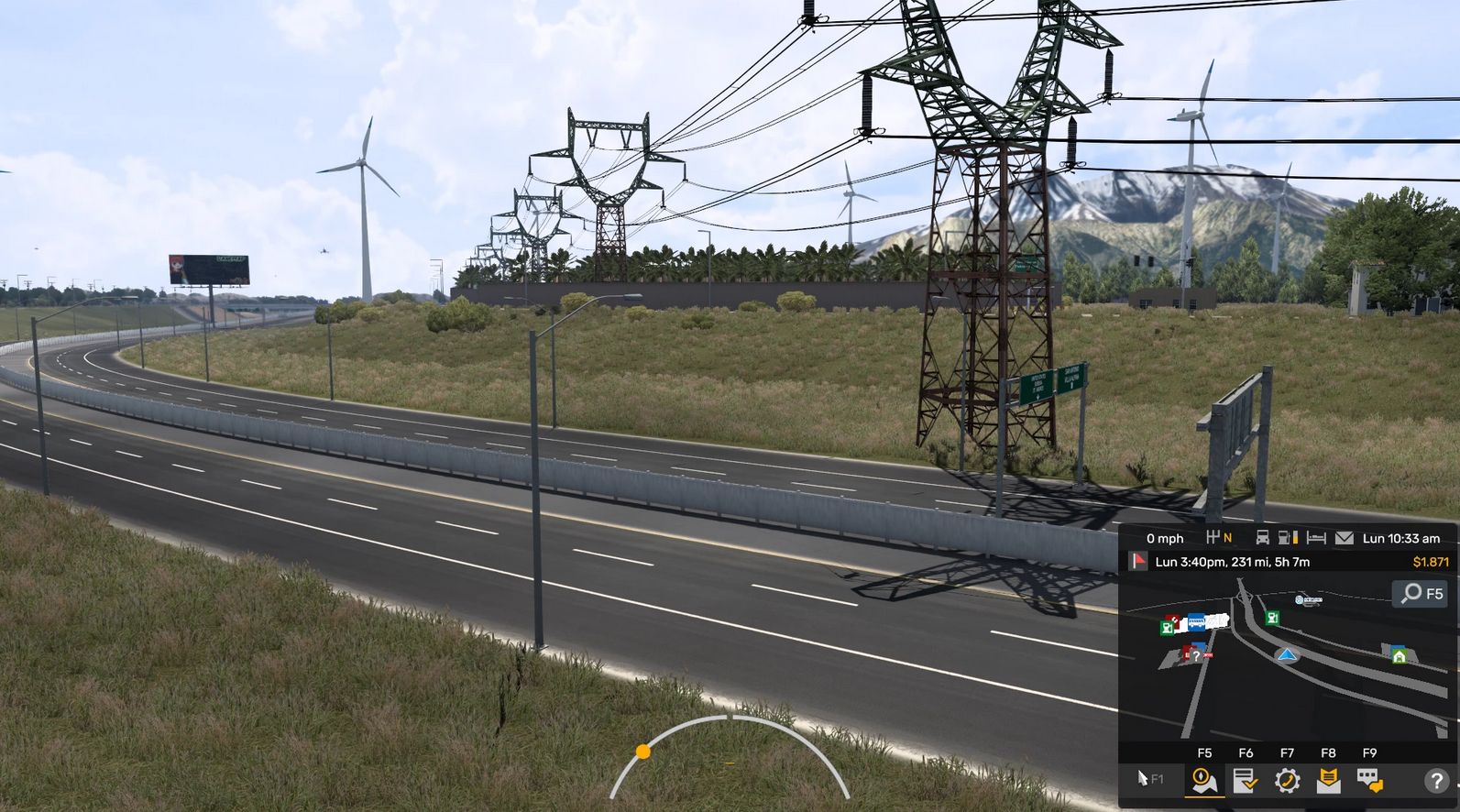Show the mail inbox tab
The width and height of the screenshot is (1460, 812).
(1328, 781)
